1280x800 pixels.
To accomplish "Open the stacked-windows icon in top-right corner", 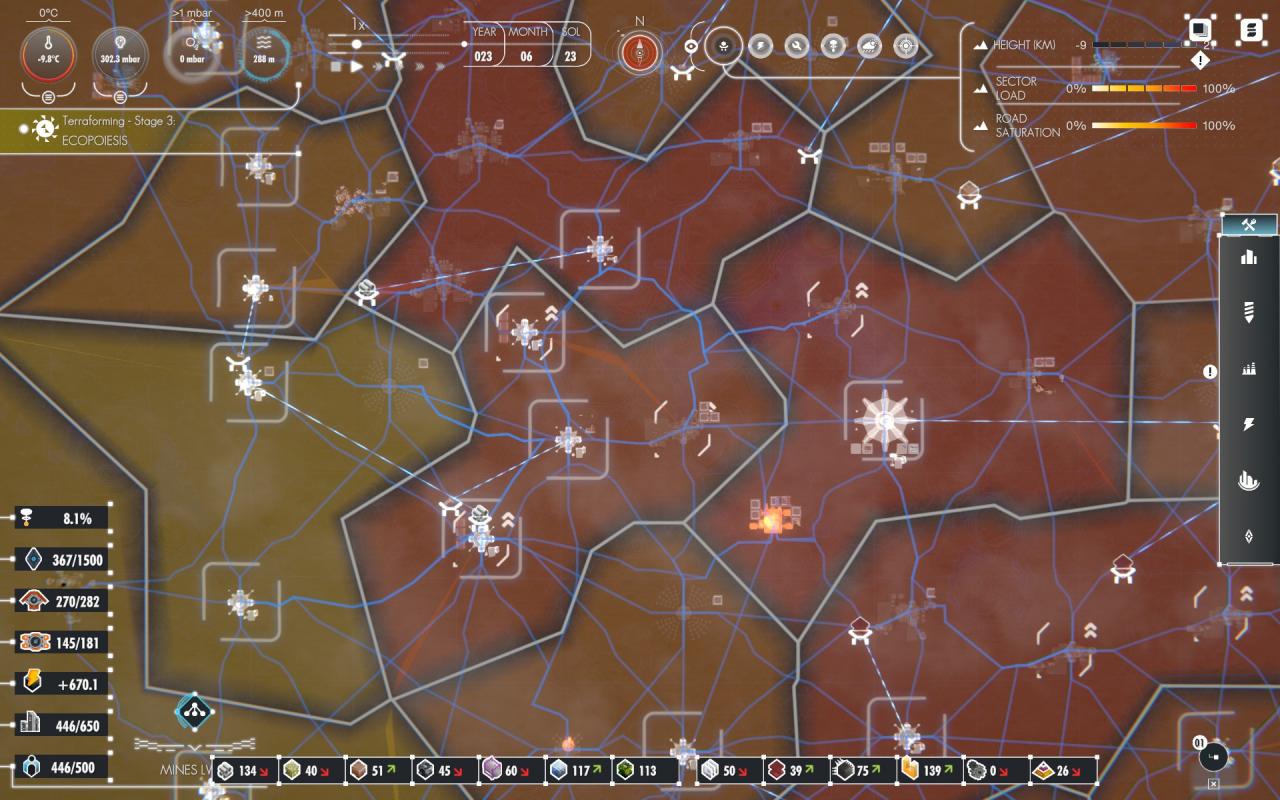I will pyautogui.click(x=1200, y=30).
